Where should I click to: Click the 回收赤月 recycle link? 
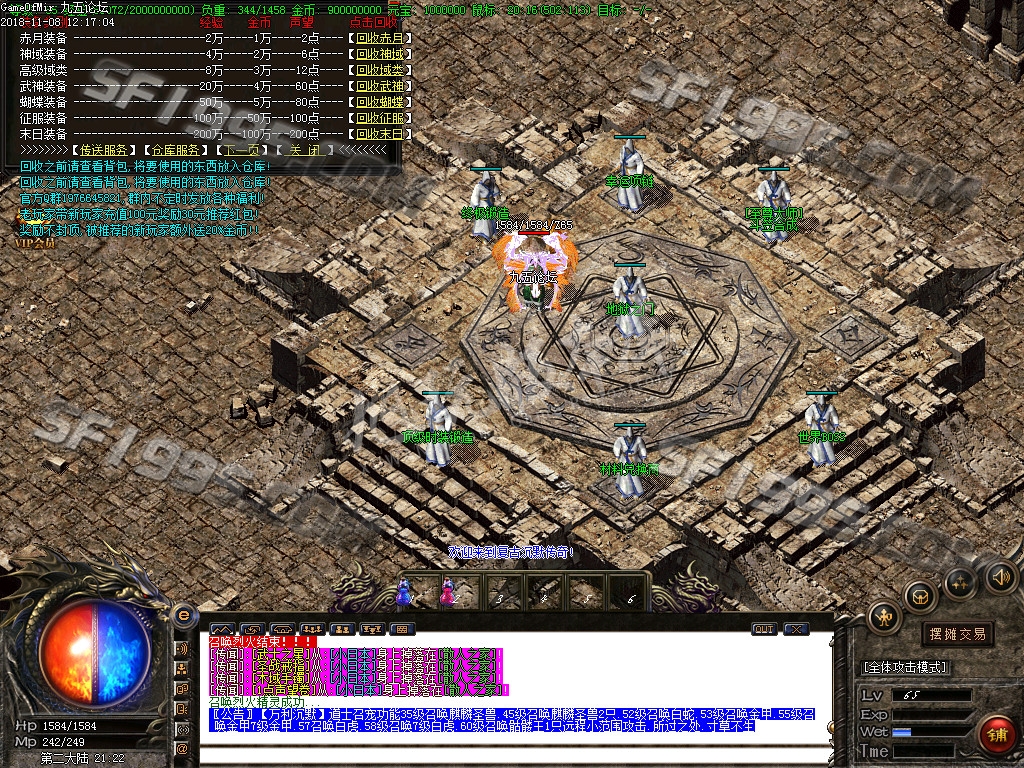380,38
